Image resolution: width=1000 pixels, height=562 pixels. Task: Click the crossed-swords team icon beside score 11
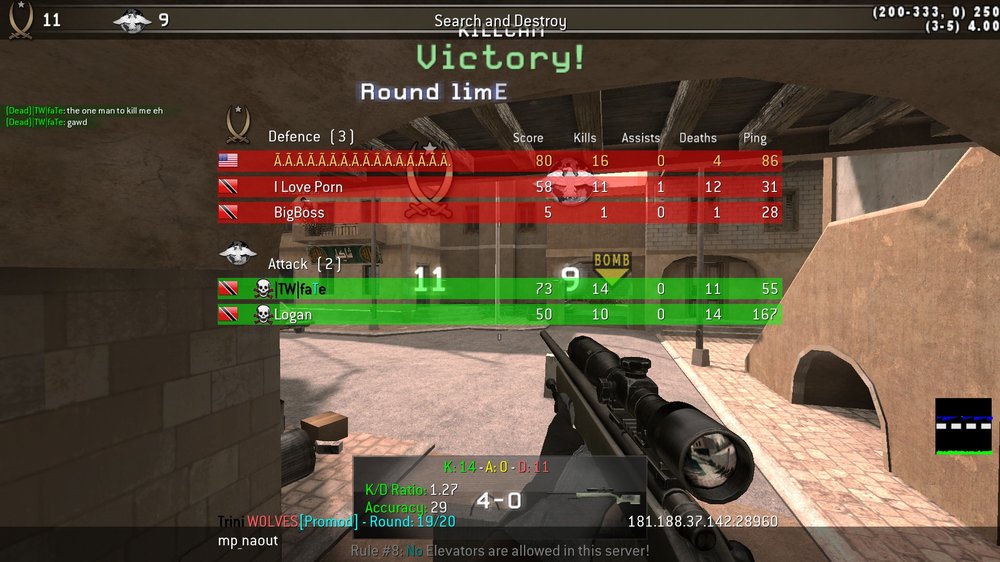[20, 19]
